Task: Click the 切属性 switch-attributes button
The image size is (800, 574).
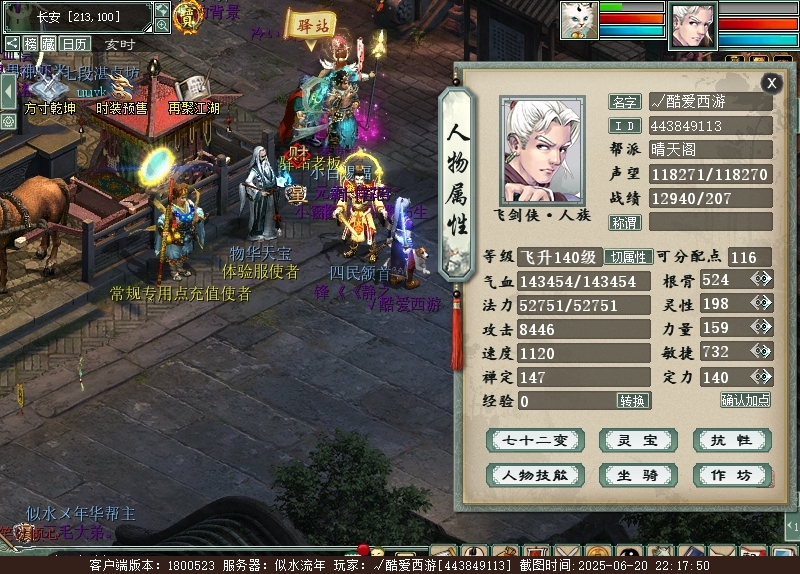Action: point(629,257)
